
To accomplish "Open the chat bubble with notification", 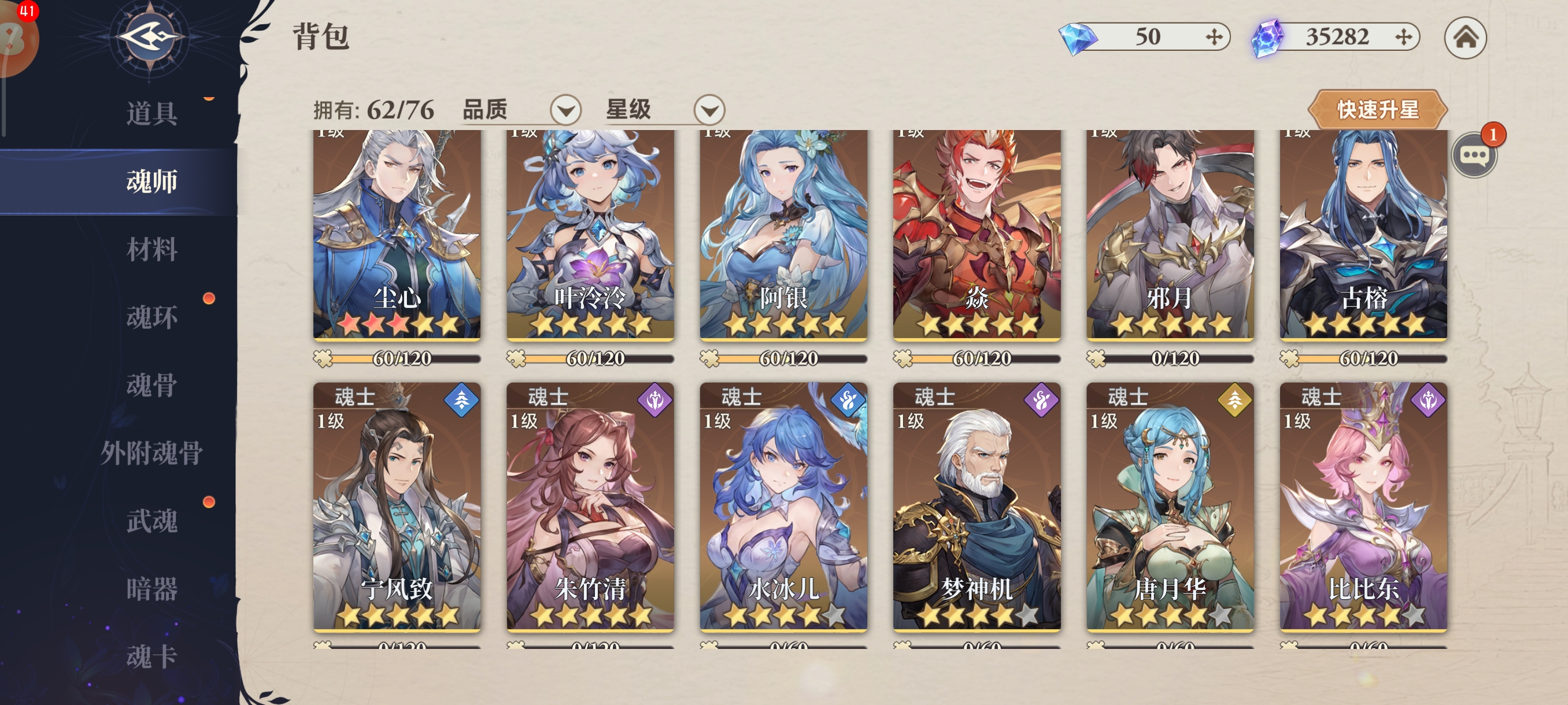I will tap(1474, 155).
